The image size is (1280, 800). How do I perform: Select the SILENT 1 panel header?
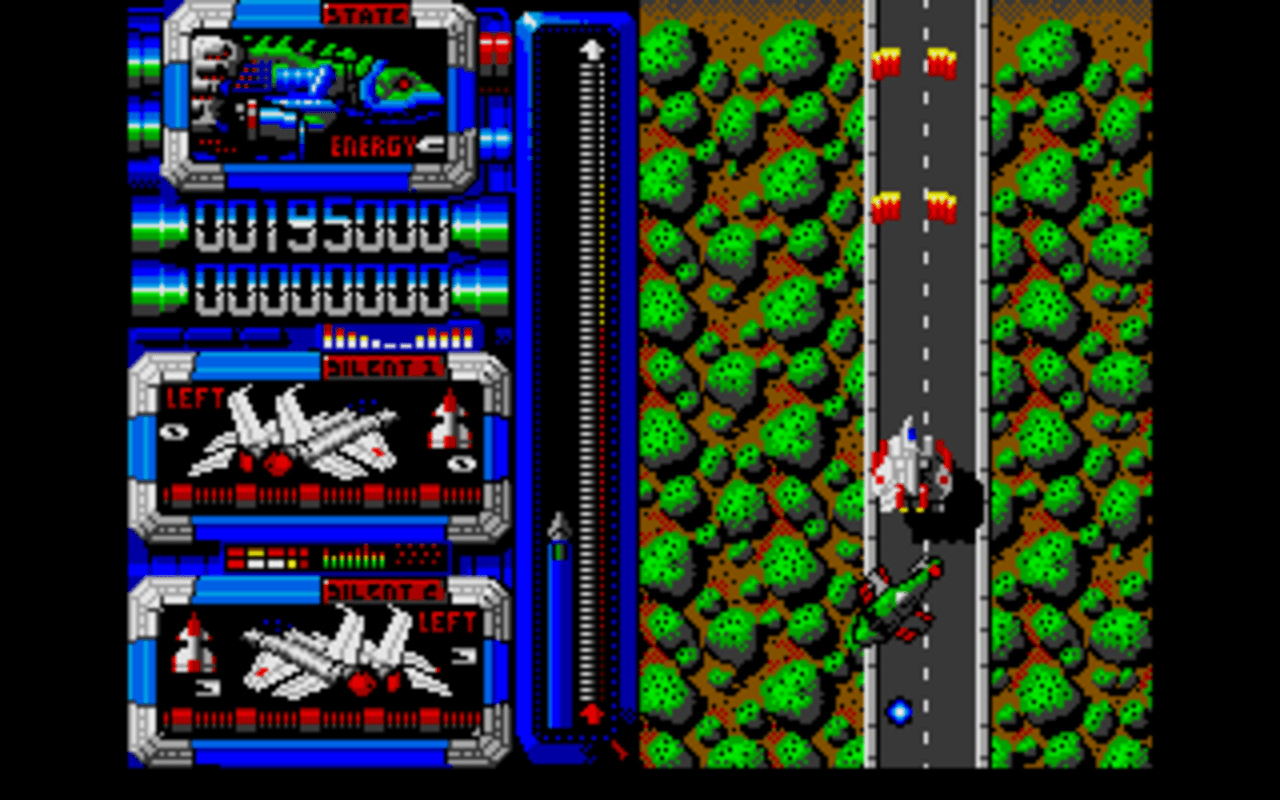pos(383,368)
